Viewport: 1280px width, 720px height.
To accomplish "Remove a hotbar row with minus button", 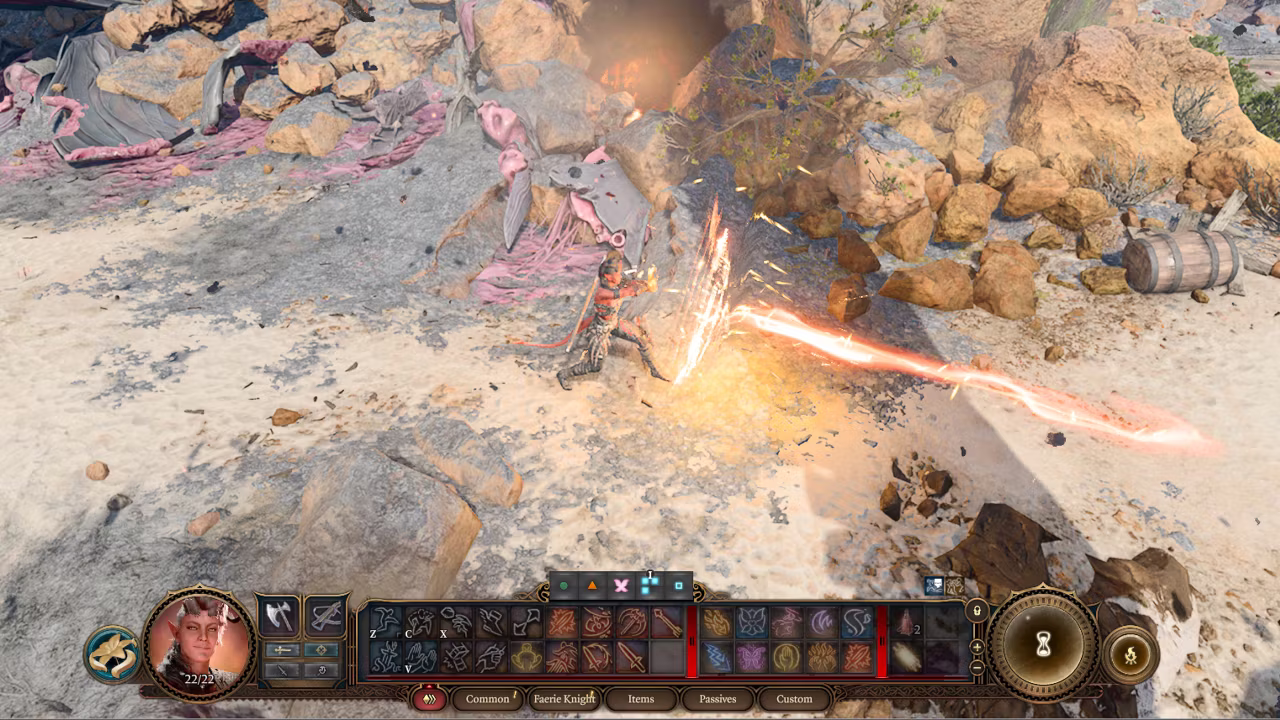I will pos(977,667).
